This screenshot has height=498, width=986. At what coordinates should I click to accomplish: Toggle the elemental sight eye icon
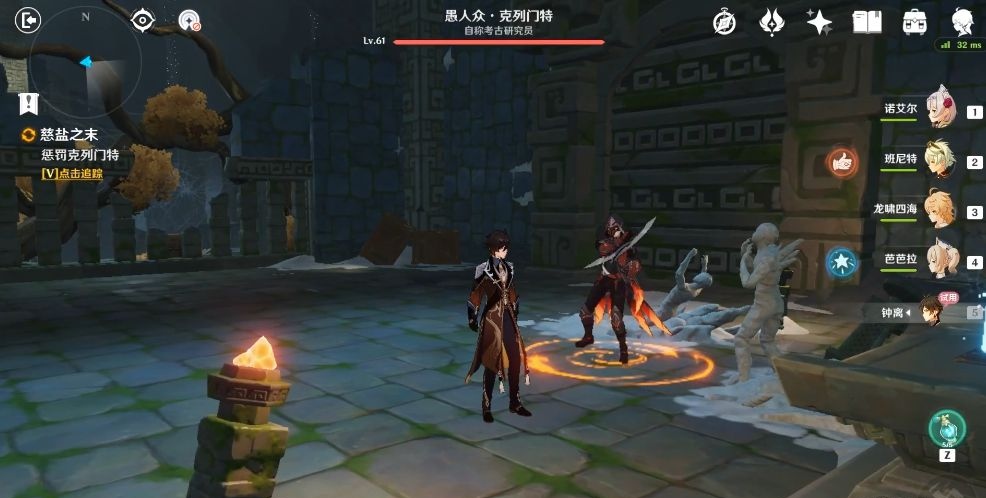click(143, 20)
